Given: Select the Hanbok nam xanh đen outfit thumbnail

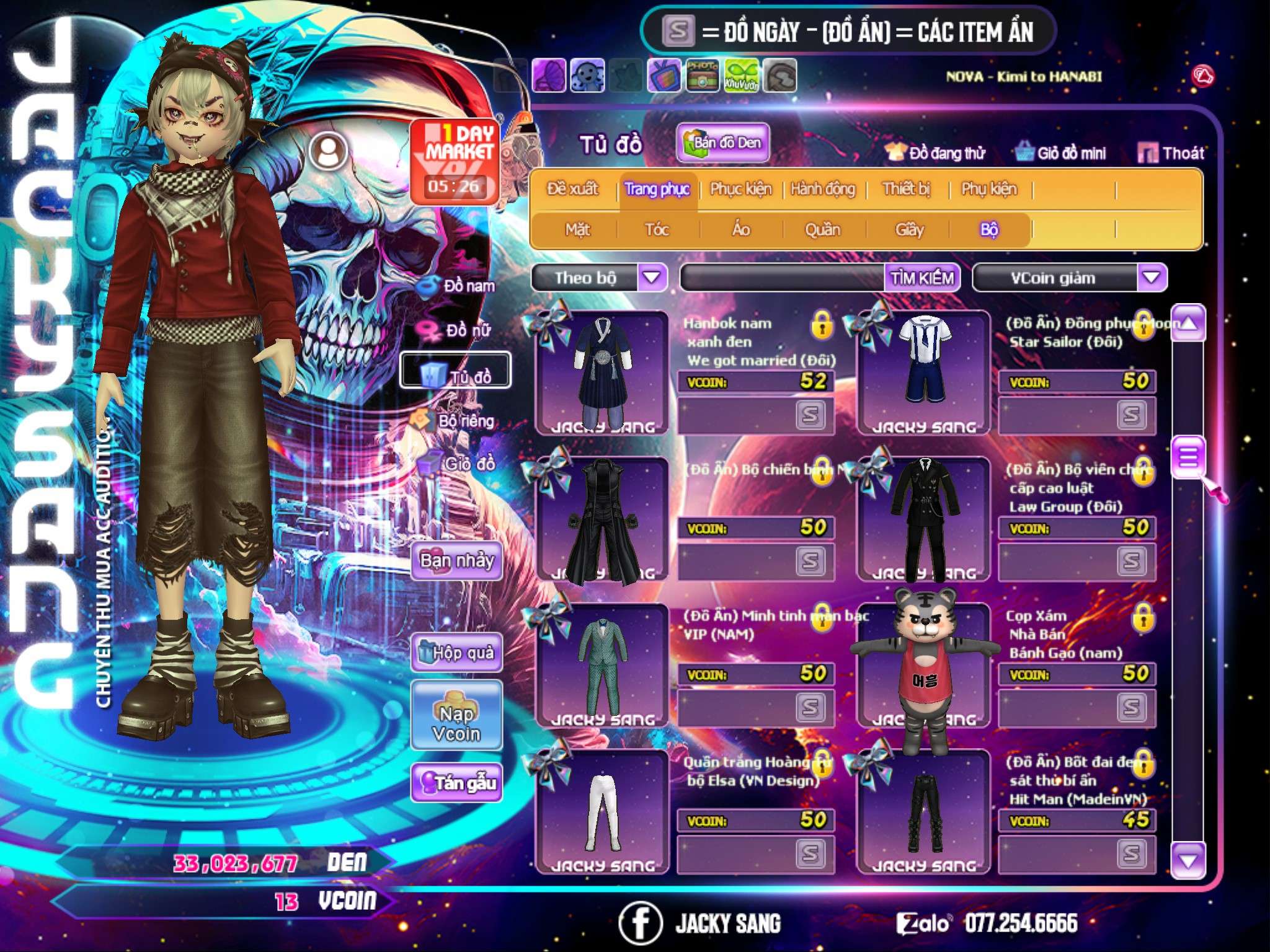Looking at the screenshot, I should [602, 373].
